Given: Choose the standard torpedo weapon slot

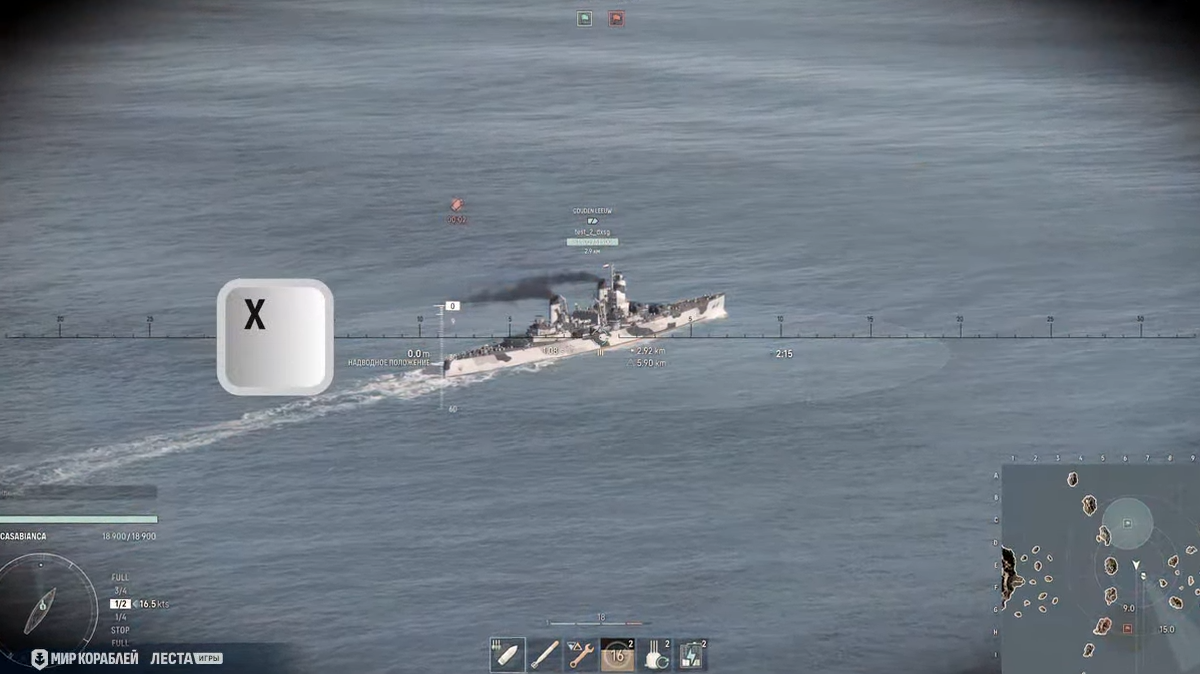Looking at the screenshot, I should point(544,655).
